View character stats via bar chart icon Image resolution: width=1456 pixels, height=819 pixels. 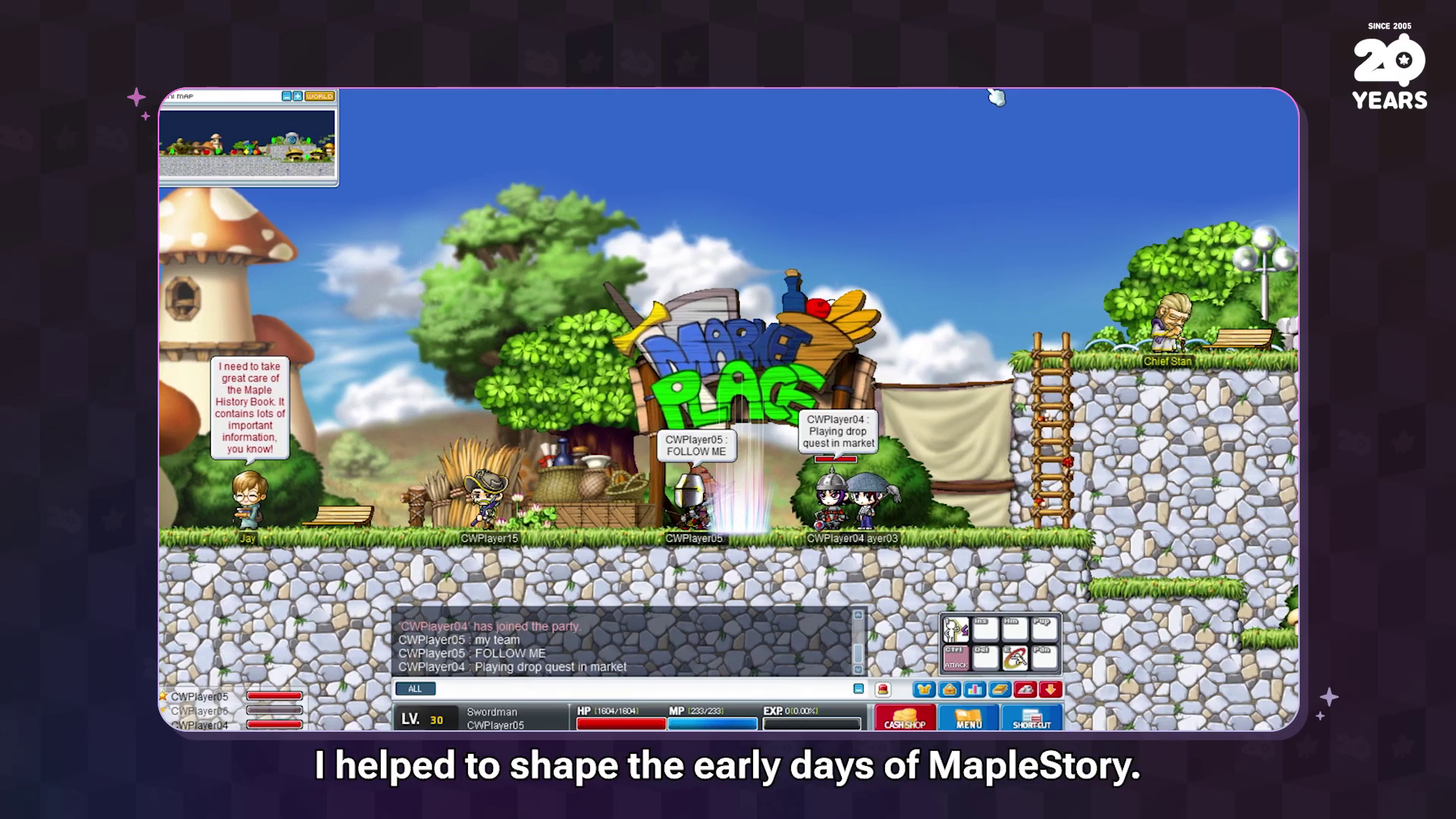pyautogui.click(x=974, y=689)
